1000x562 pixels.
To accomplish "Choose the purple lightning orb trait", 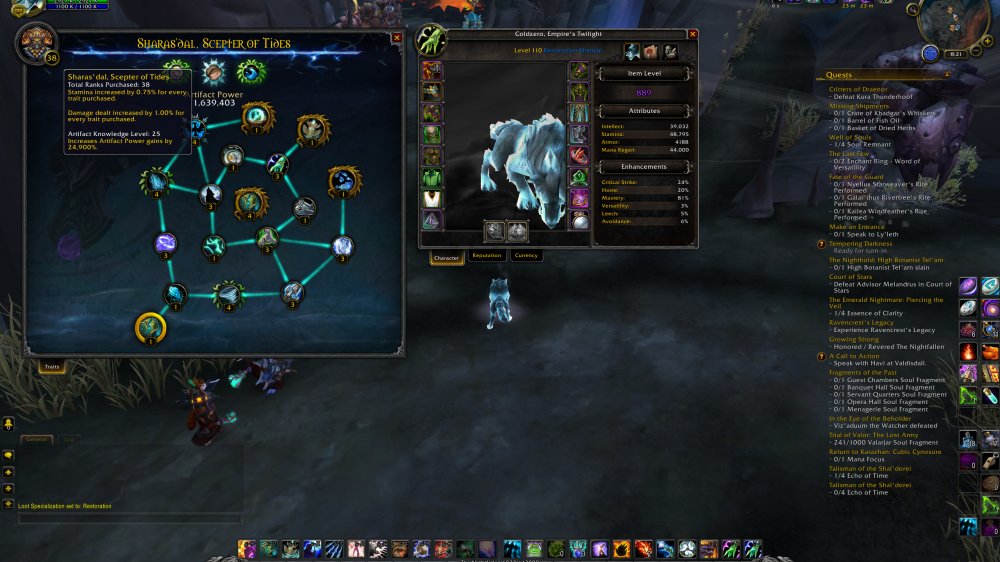I will point(166,243).
